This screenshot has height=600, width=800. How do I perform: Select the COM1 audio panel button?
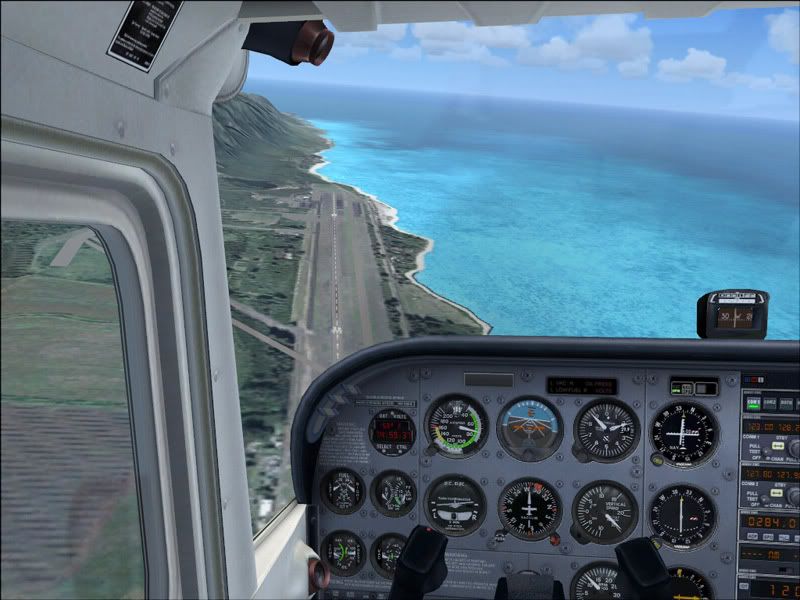[755, 404]
